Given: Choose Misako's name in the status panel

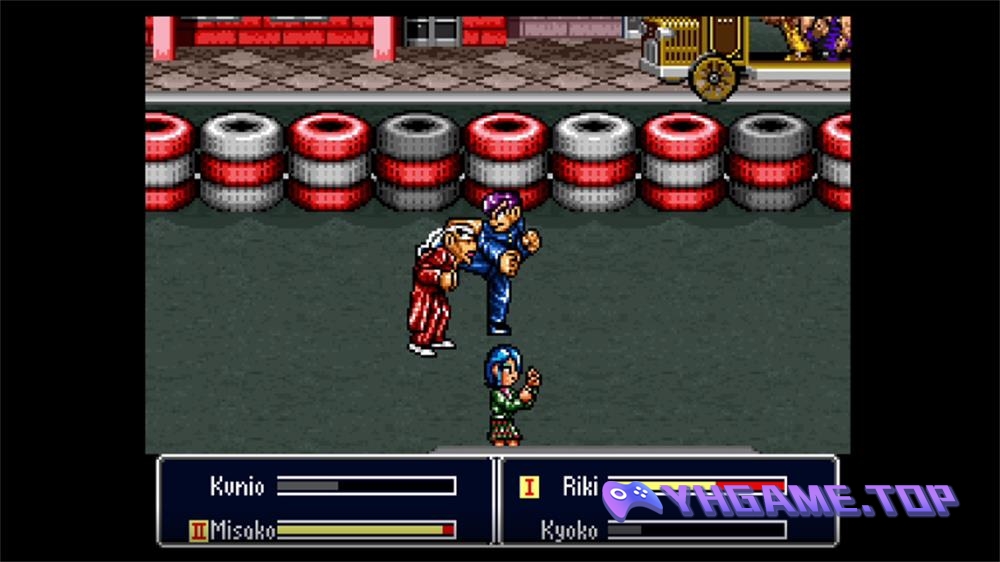Looking at the screenshot, I should 242,530.
